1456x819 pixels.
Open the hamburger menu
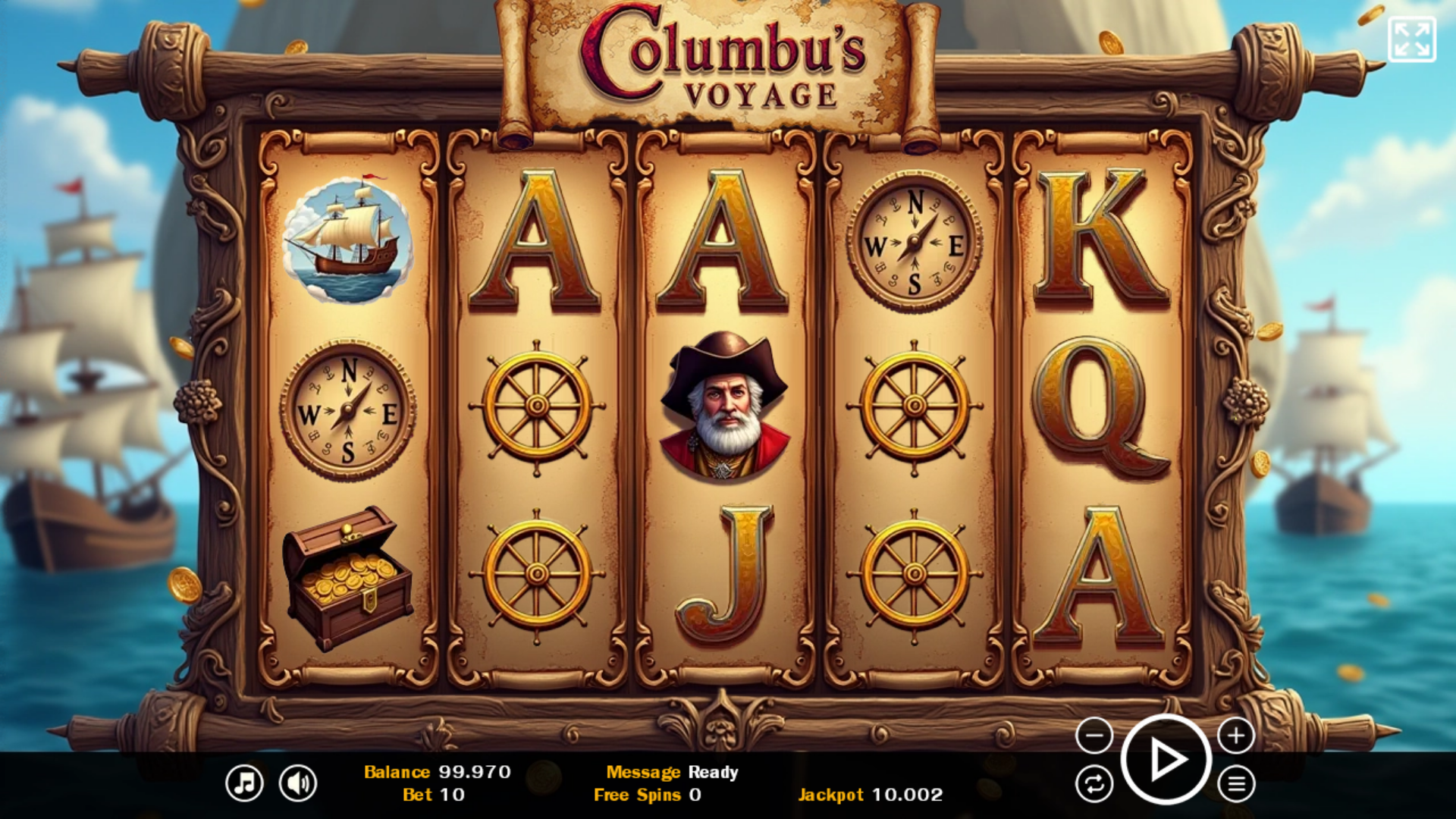[1236, 783]
